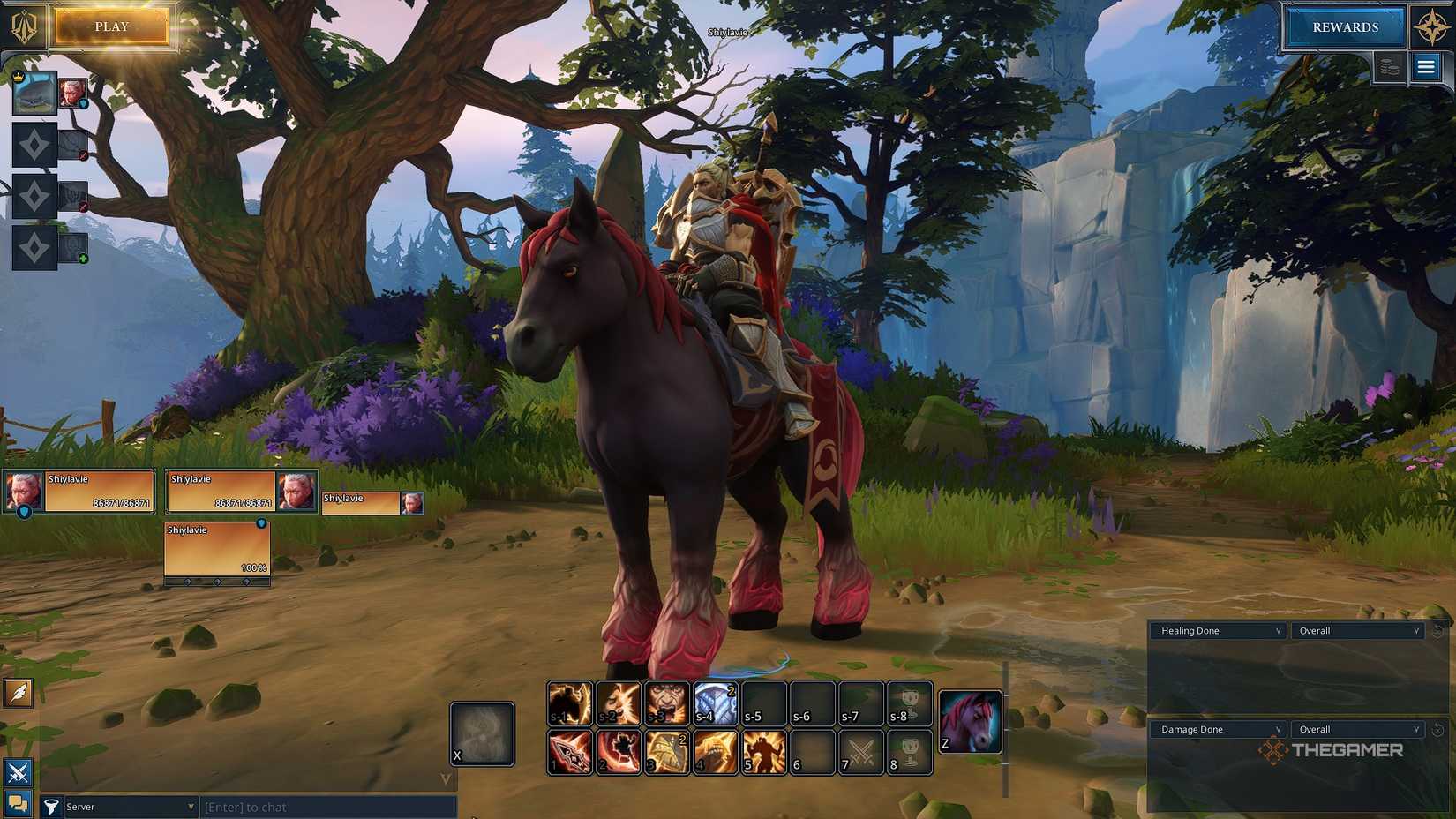Open the Healing Done dropdown
Image resolution: width=1456 pixels, height=819 pixels.
(1218, 630)
